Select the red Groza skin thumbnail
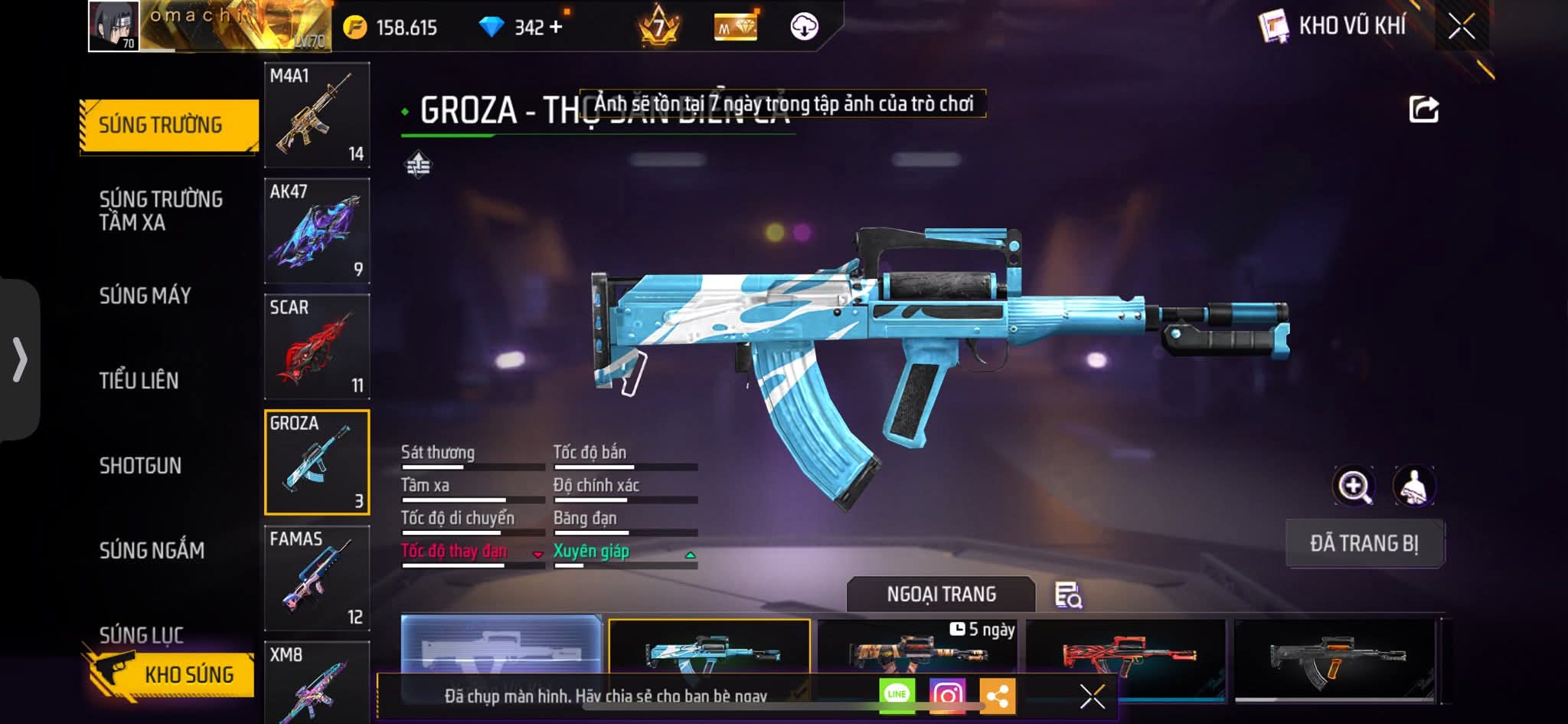This screenshot has width=1568, height=724. pos(1125,655)
